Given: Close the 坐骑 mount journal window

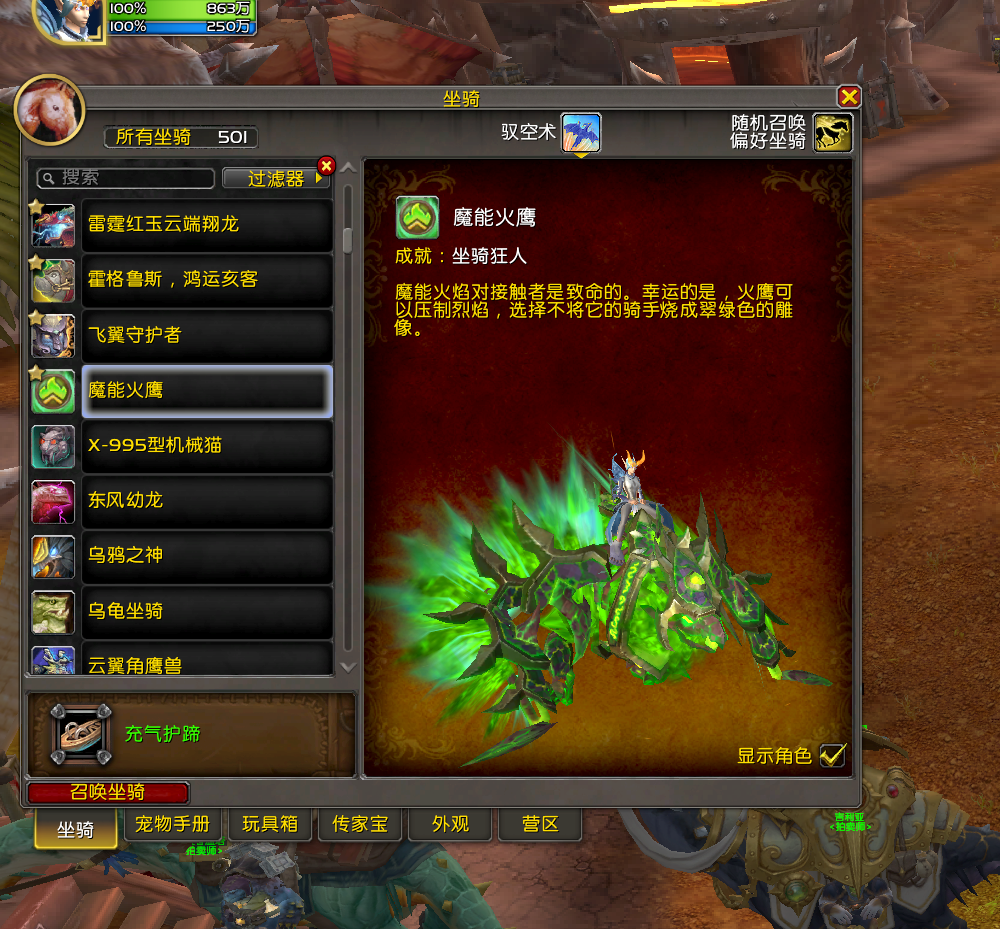Looking at the screenshot, I should (849, 97).
